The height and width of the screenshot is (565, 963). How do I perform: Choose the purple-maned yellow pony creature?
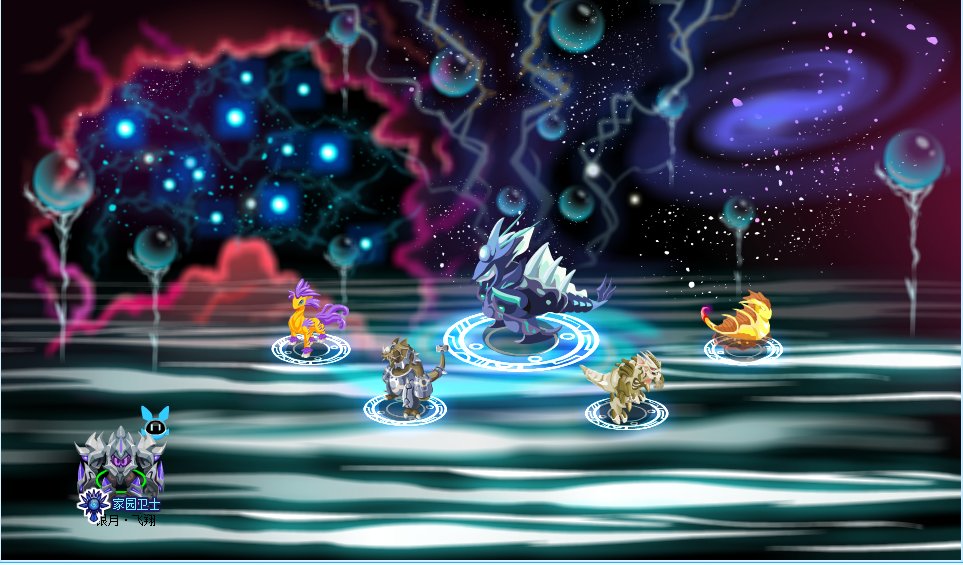311,314
